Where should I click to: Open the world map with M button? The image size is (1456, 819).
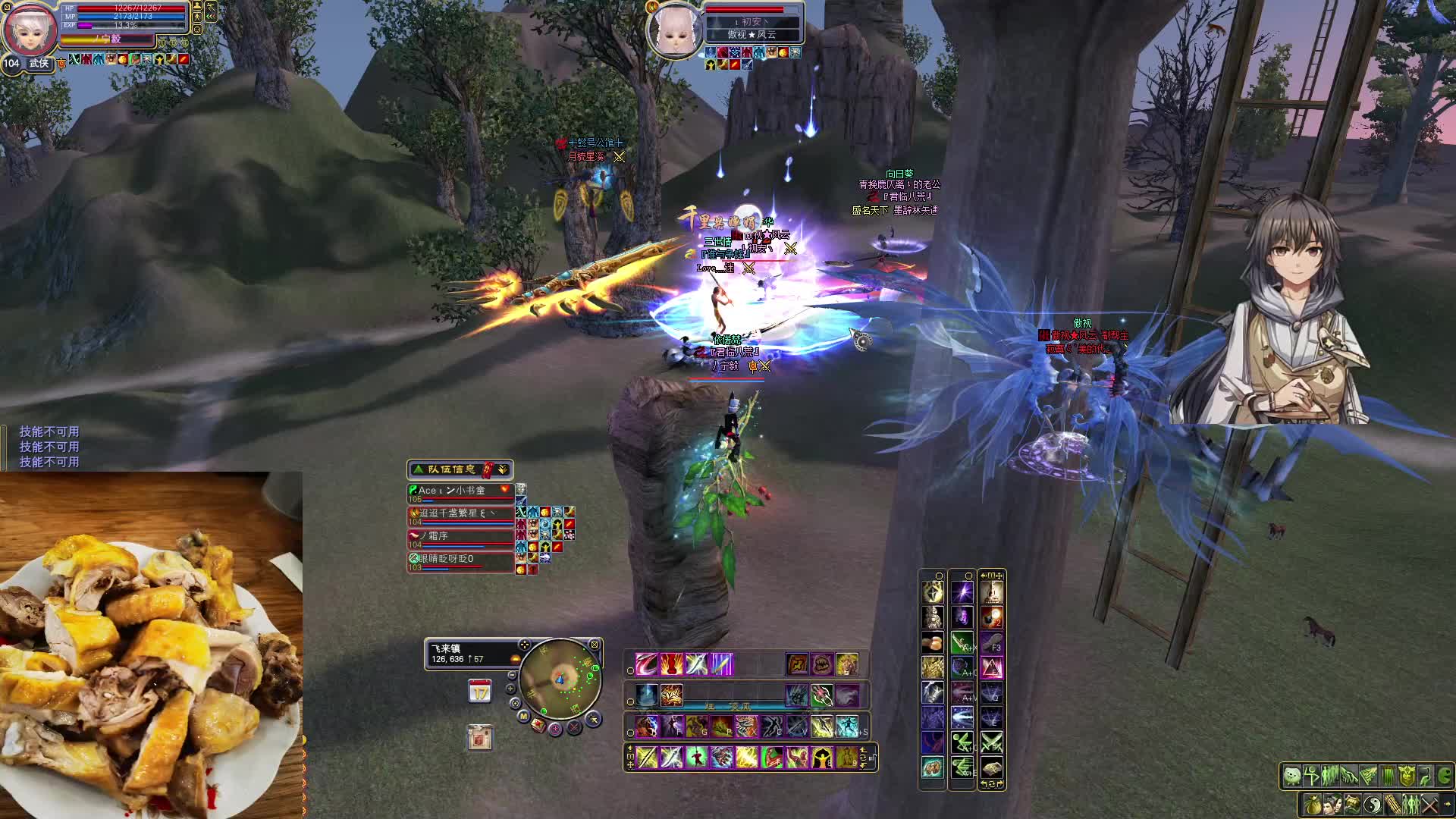(523, 715)
